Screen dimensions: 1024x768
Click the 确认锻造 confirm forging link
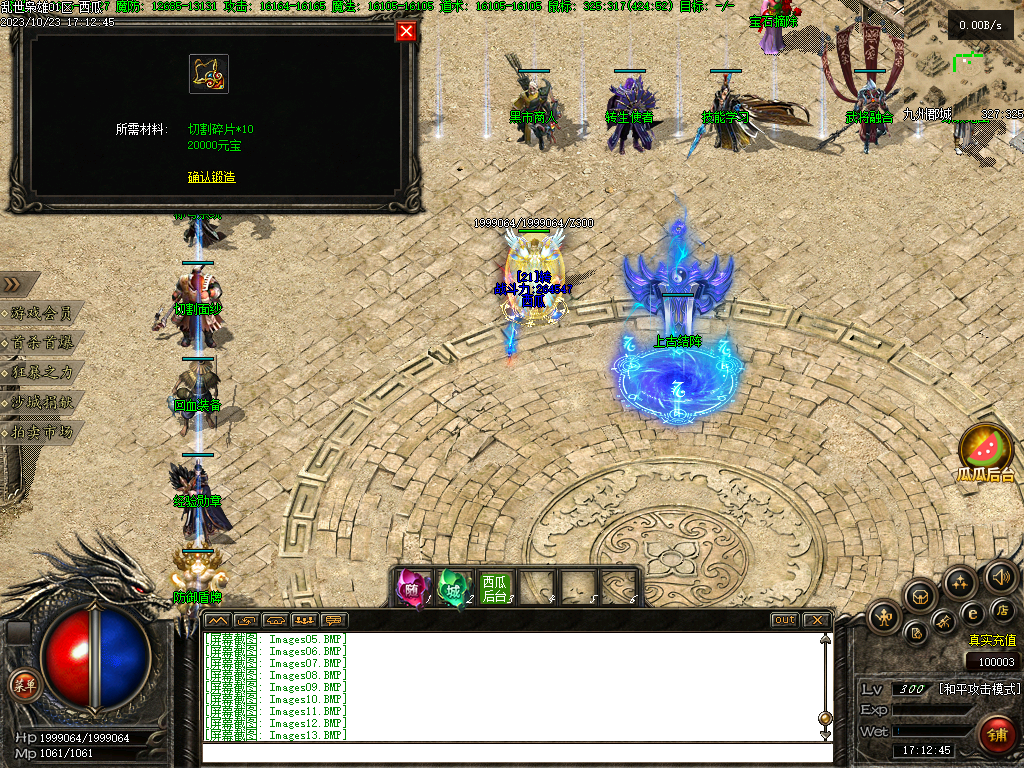click(x=211, y=177)
